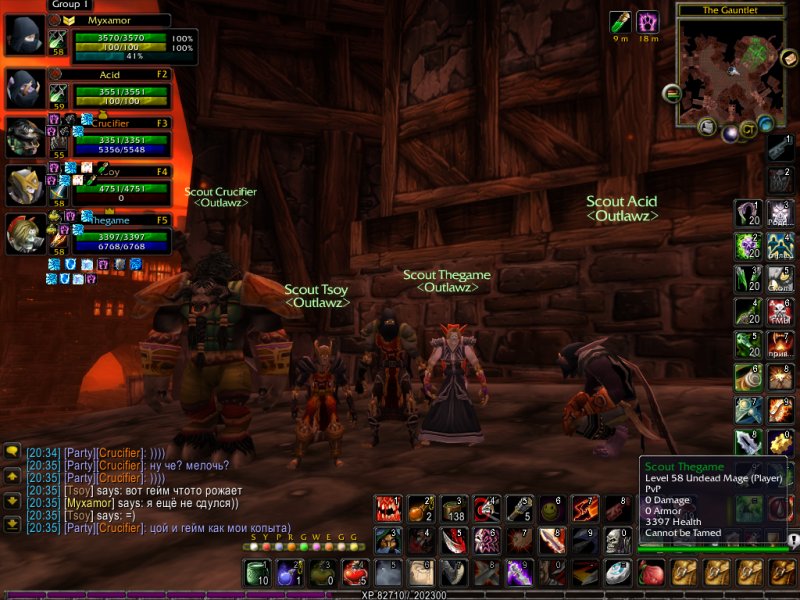Use the item with 138 count
Viewport: 800px width, 600px height.
point(454,510)
